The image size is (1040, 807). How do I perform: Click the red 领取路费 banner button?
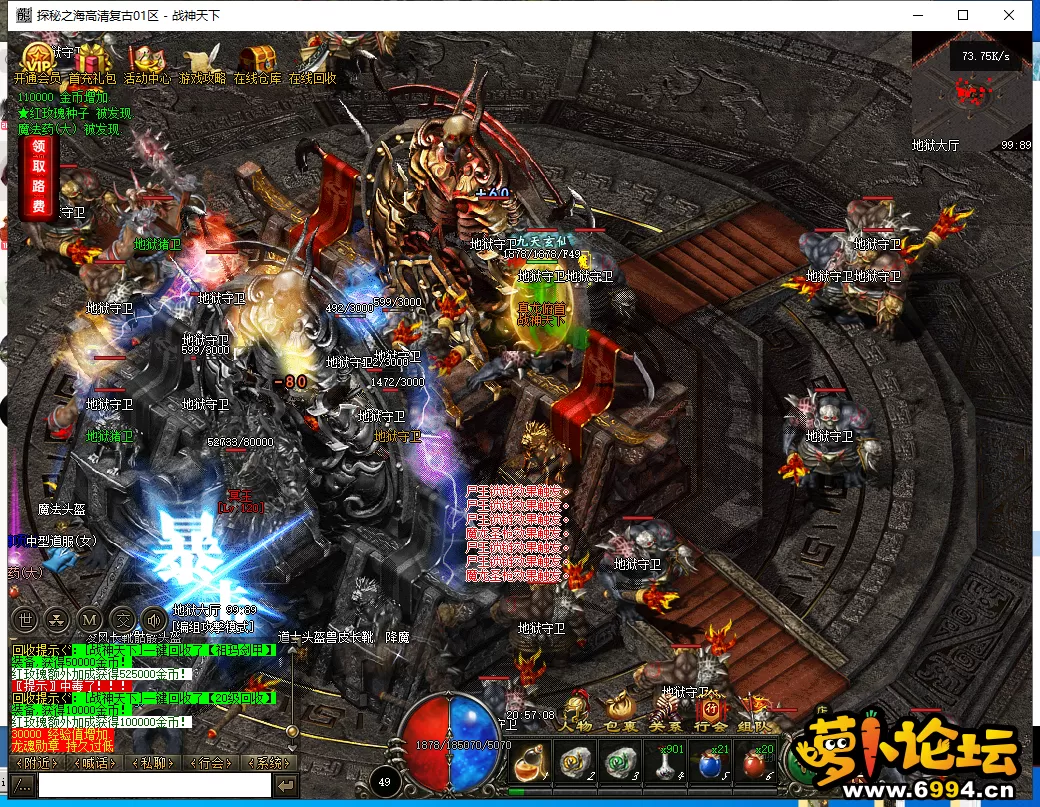tap(38, 177)
